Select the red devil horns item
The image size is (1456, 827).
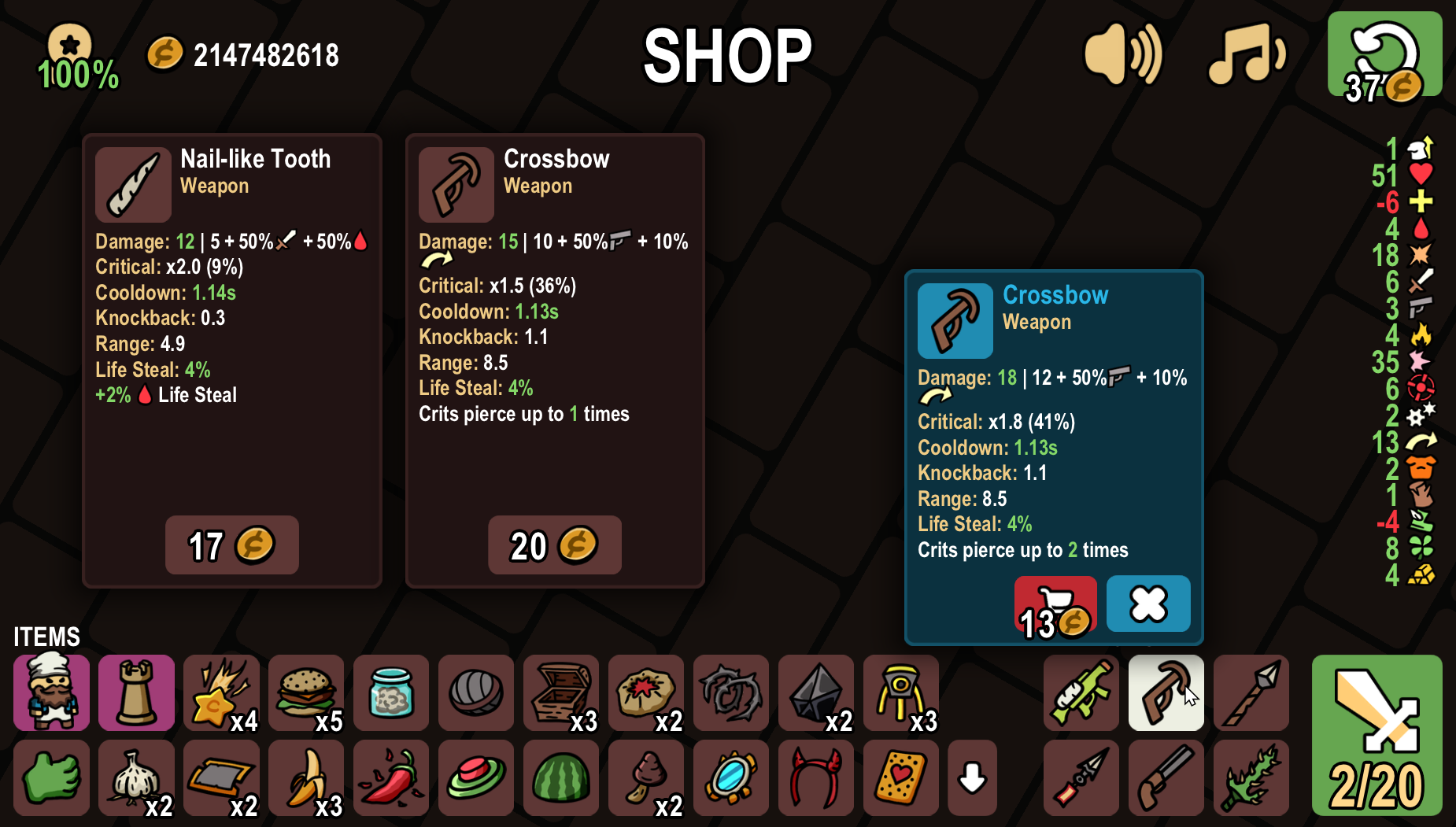tap(816, 777)
